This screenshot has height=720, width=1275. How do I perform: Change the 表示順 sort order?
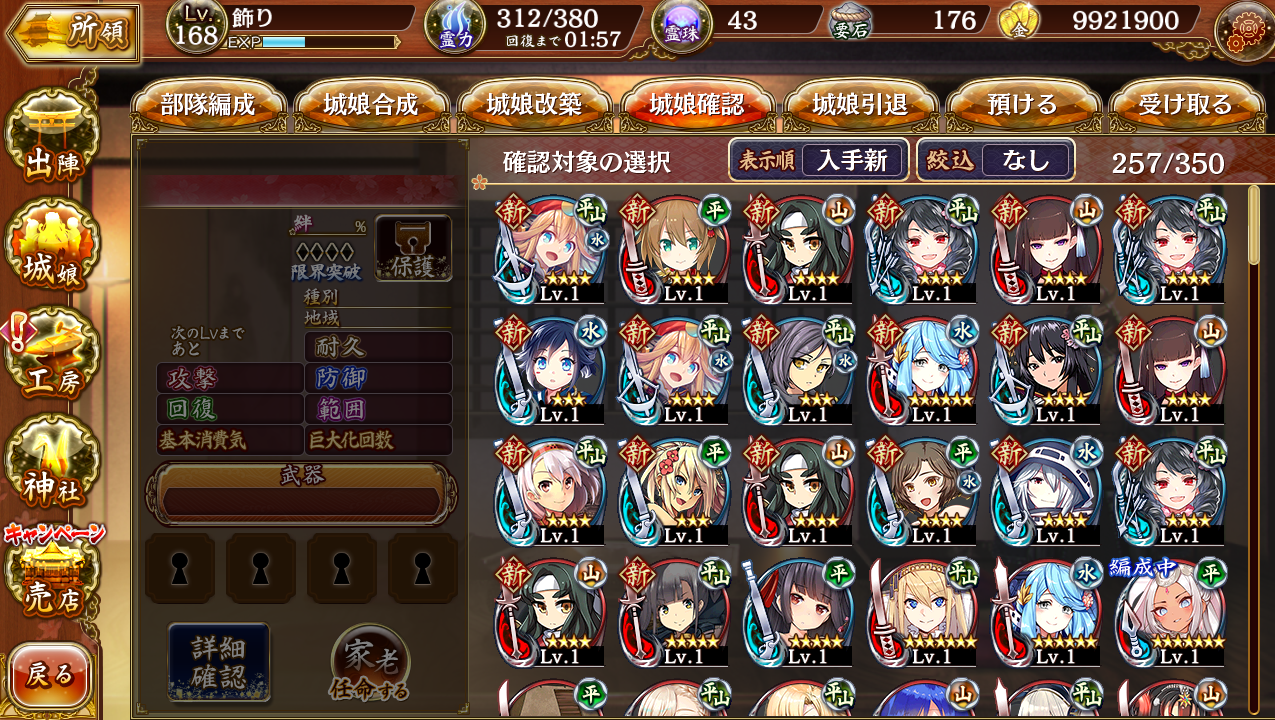point(818,160)
